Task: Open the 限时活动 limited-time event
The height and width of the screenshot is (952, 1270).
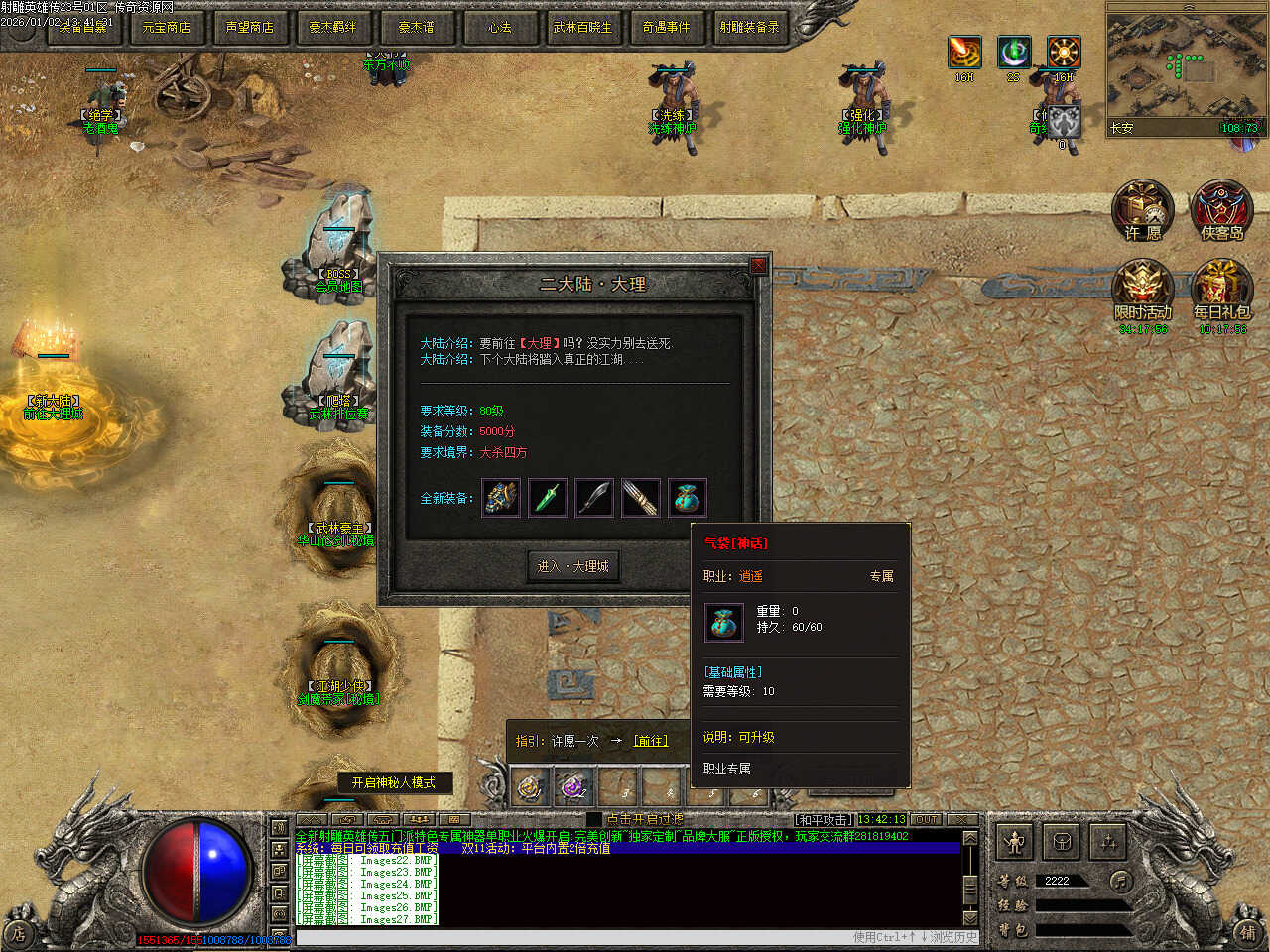Action: coord(1143,292)
